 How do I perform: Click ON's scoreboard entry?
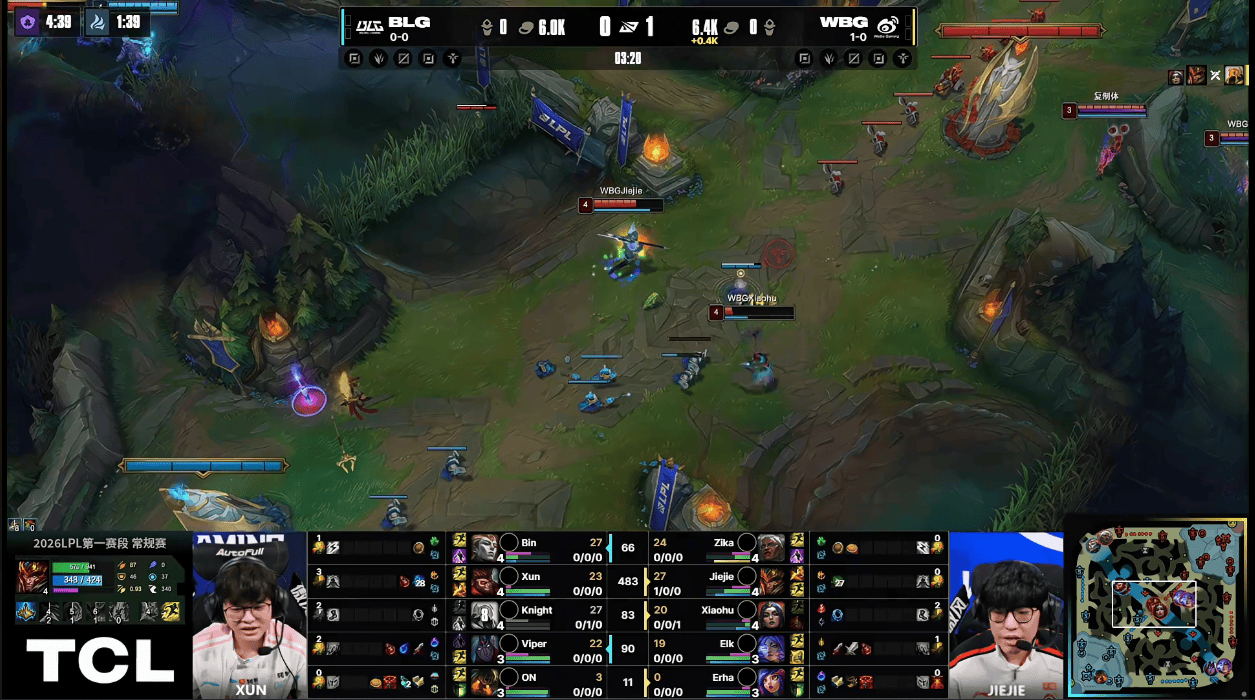528,681
